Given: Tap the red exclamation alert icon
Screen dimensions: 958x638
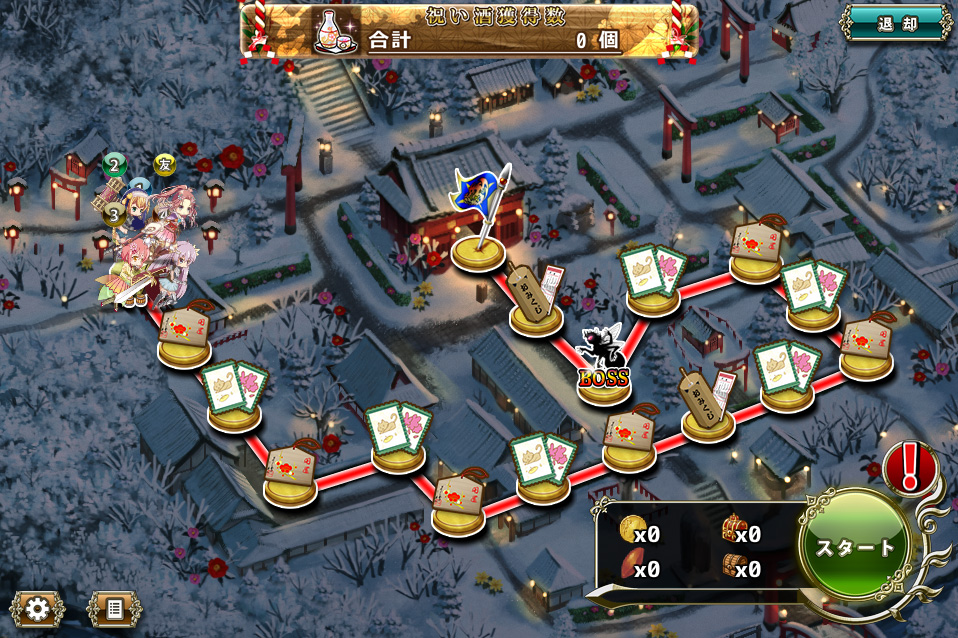Looking at the screenshot, I should pos(910,466).
